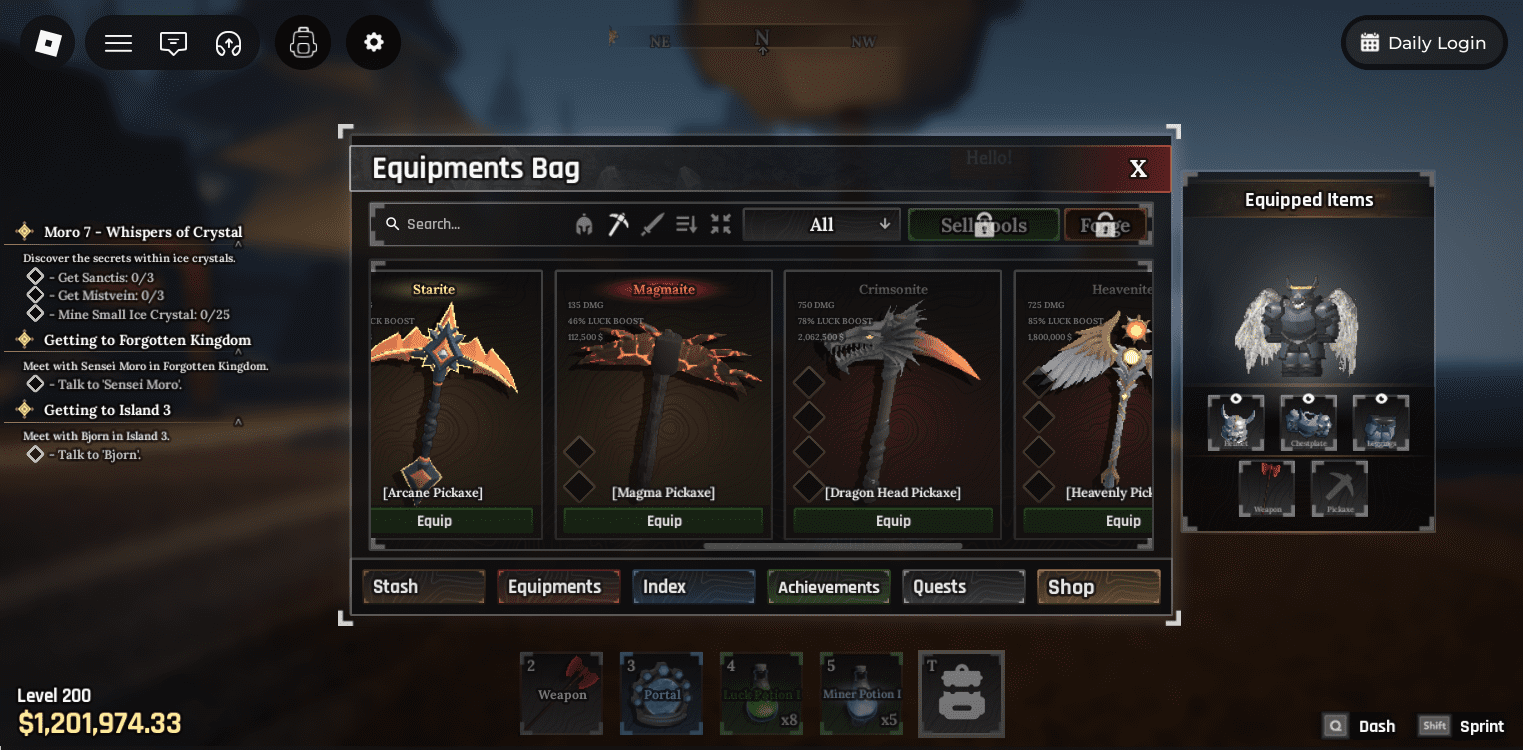Open the Roblox main menu logo

(48, 43)
